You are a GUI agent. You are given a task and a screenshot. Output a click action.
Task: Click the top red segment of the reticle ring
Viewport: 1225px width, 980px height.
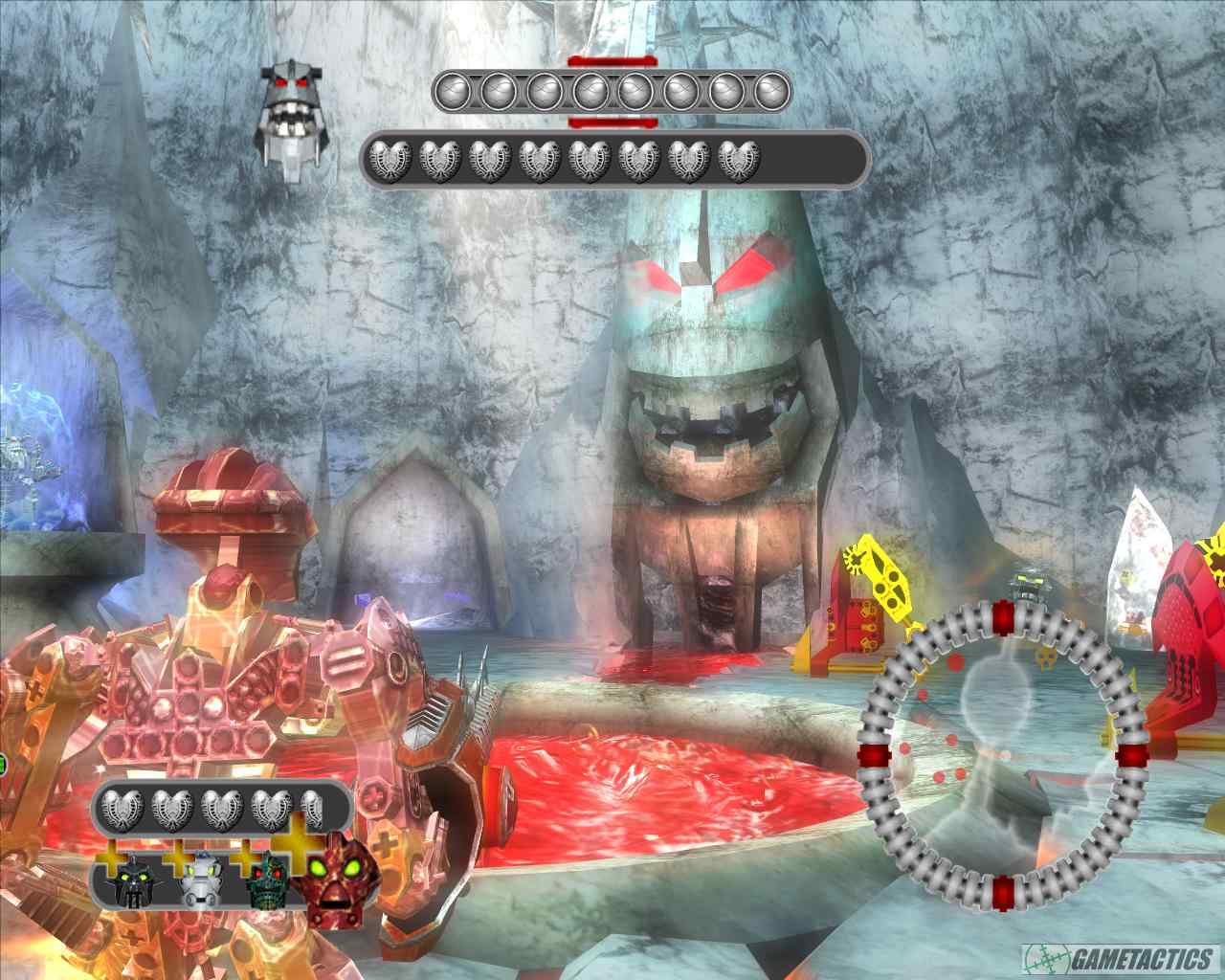(1003, 617)
